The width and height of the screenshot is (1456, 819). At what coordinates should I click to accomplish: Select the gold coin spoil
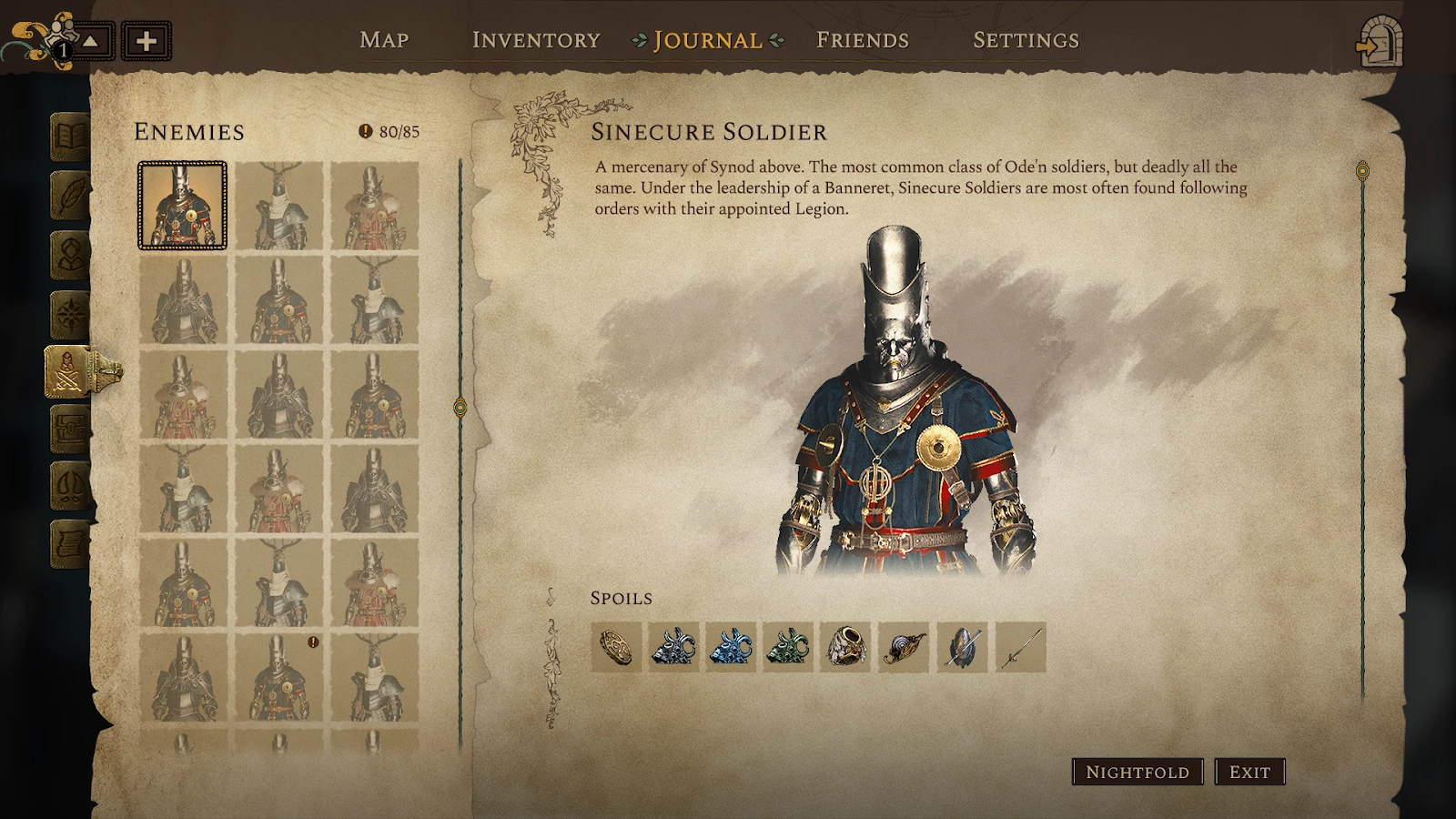616,647
